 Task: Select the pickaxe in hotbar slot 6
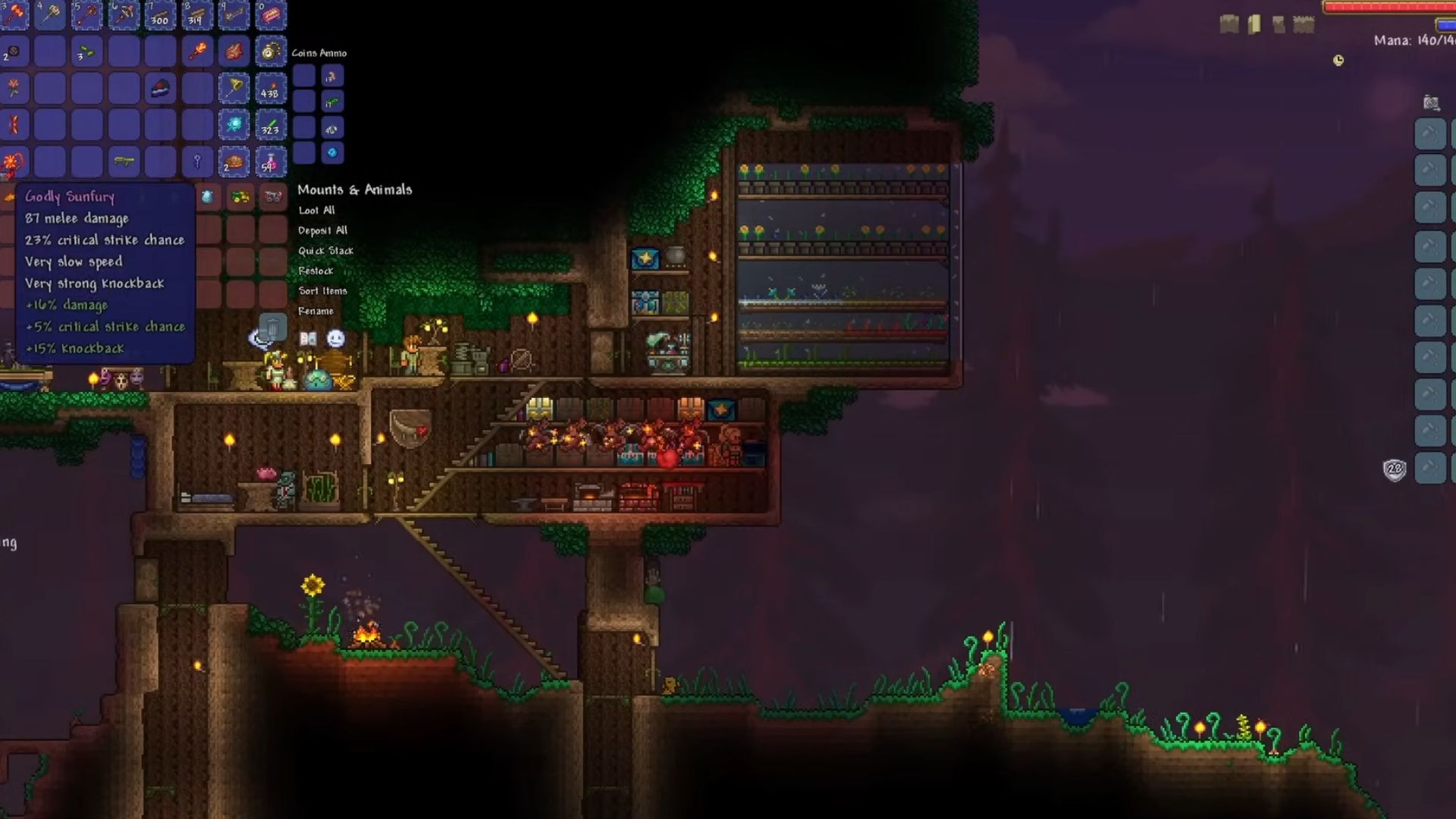[124, 15]
